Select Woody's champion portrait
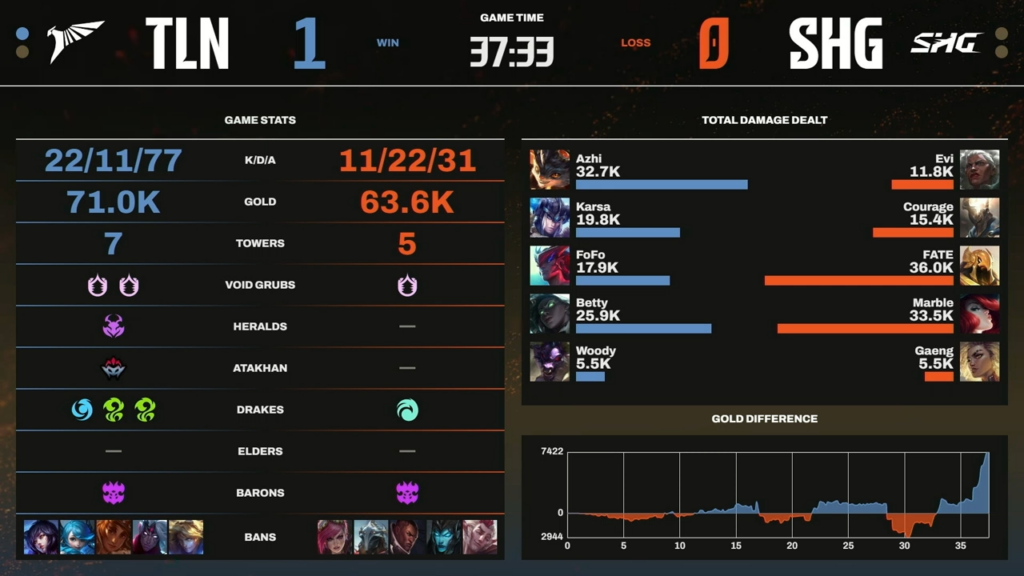This screenshot has height=576, width=1024. point(549,362)
